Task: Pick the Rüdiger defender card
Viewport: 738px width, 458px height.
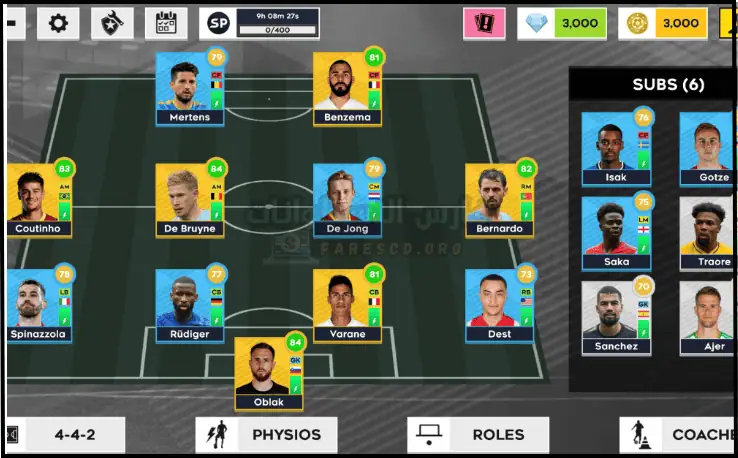Action: point(190,305)
